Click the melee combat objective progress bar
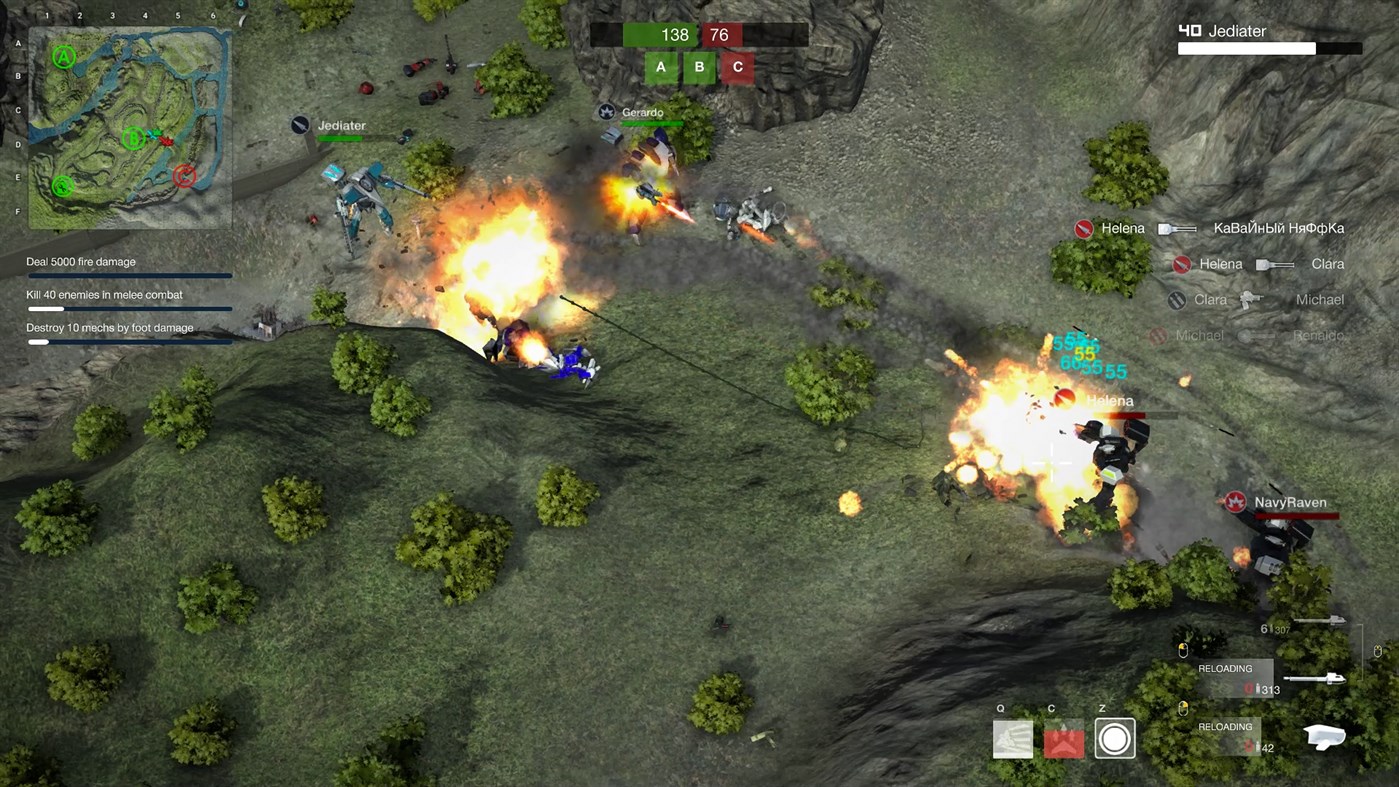 coord(128,309)
